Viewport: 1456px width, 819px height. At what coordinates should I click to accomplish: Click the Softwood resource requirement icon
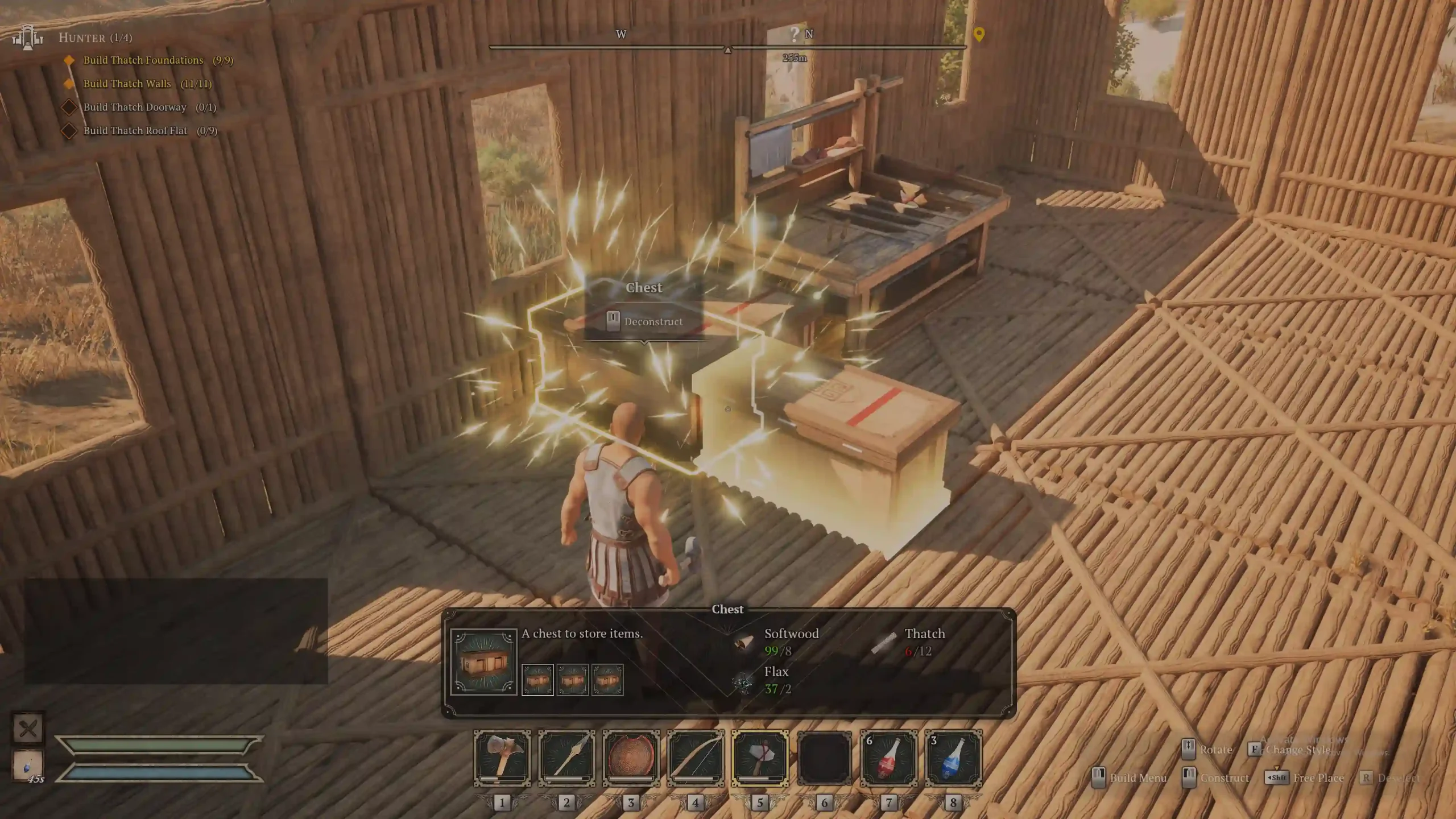[744, 642]
